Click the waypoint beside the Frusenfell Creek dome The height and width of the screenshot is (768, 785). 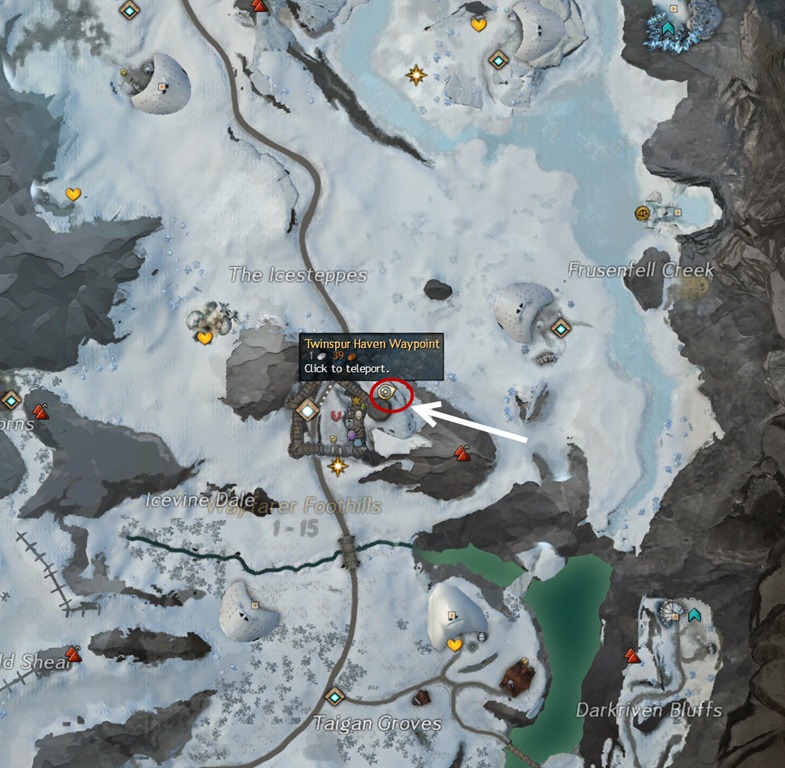pos(561,327)
